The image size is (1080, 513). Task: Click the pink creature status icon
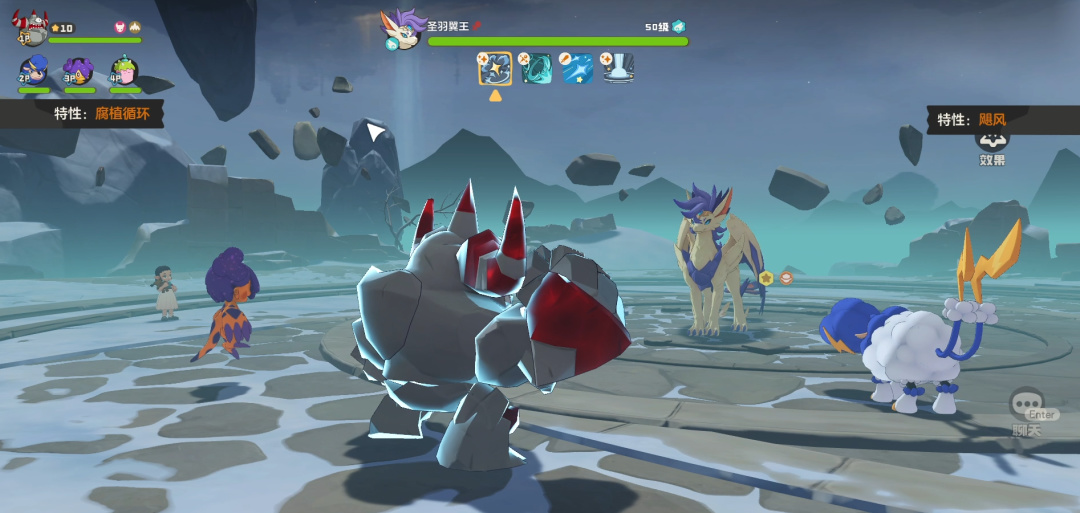tap(119, 28)
